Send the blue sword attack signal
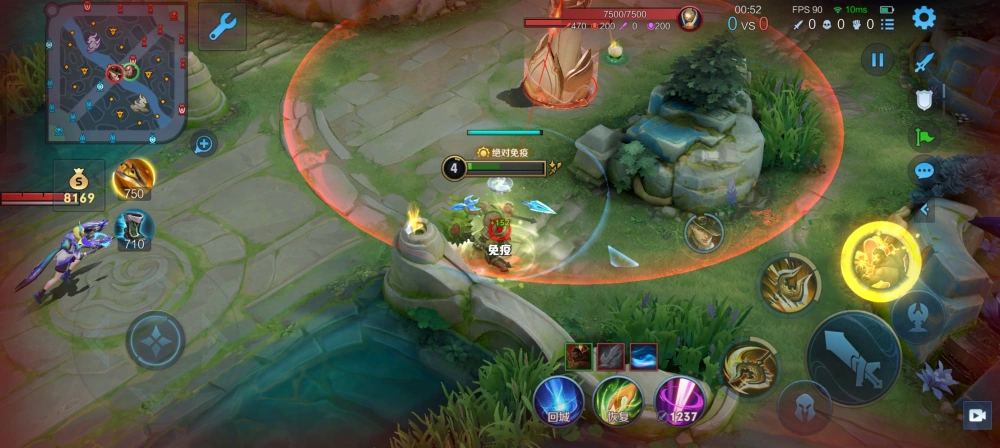This screenshot has width=1000, height=448. pos(924,62)
